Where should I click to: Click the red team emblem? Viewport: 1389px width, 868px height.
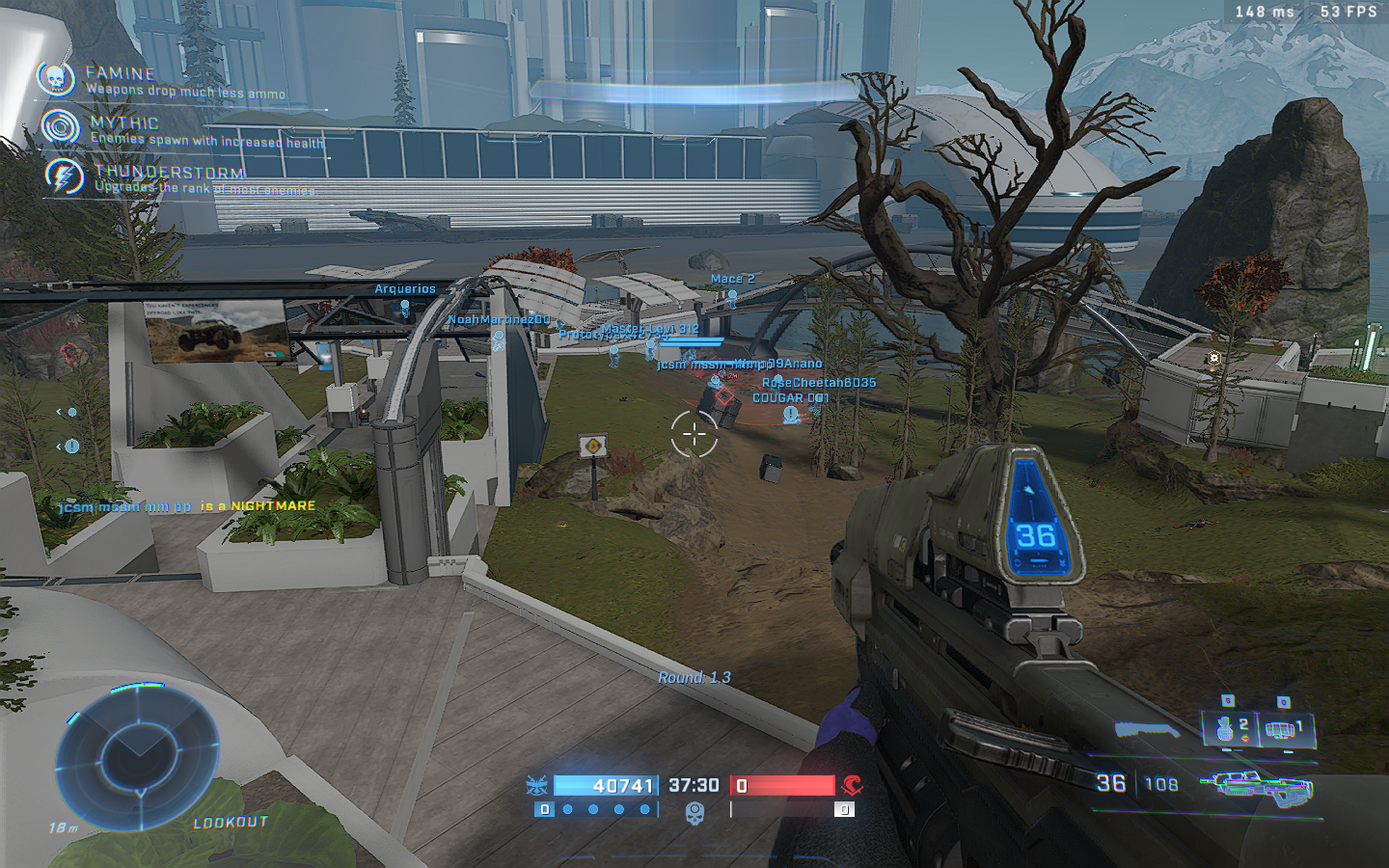(851, 785)
